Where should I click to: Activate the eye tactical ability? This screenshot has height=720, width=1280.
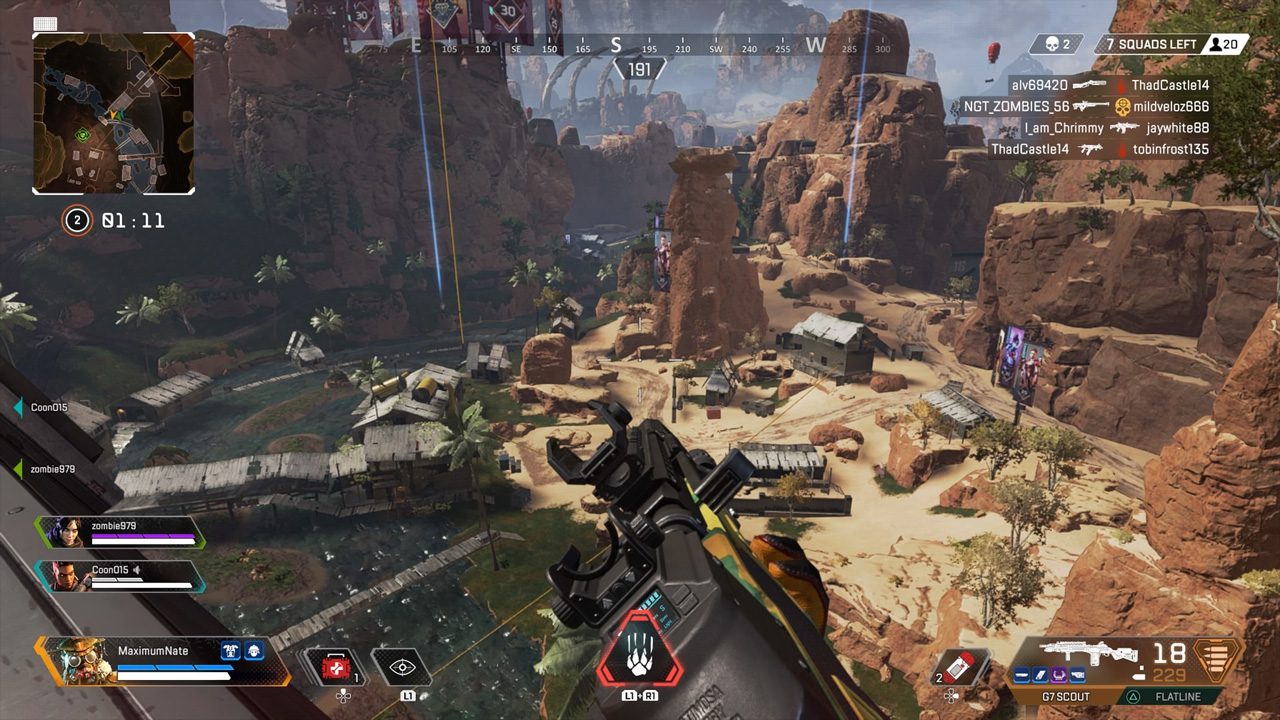pyautogui.click(x=401, y=667)
